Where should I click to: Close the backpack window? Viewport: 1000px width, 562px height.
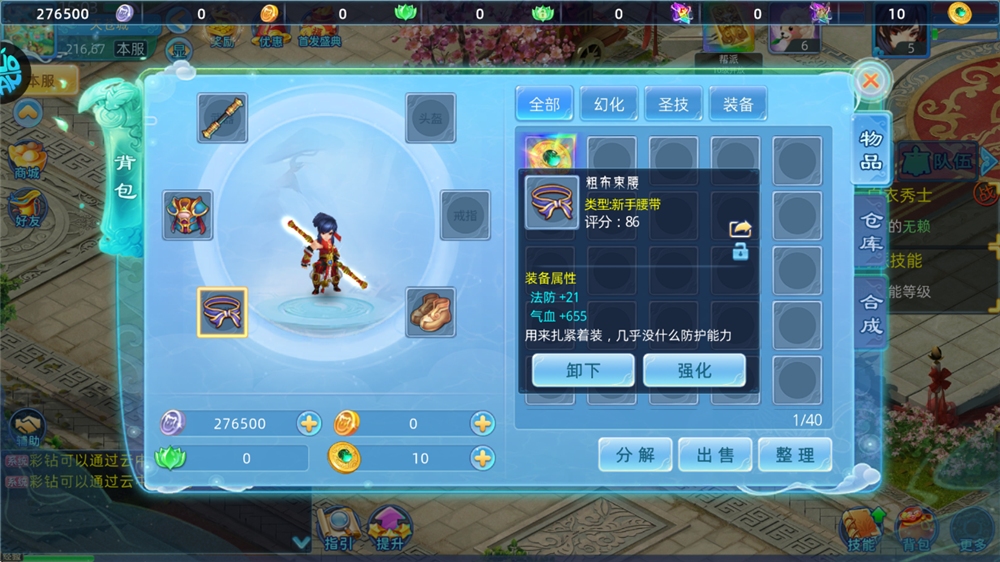tap(870, 81)
